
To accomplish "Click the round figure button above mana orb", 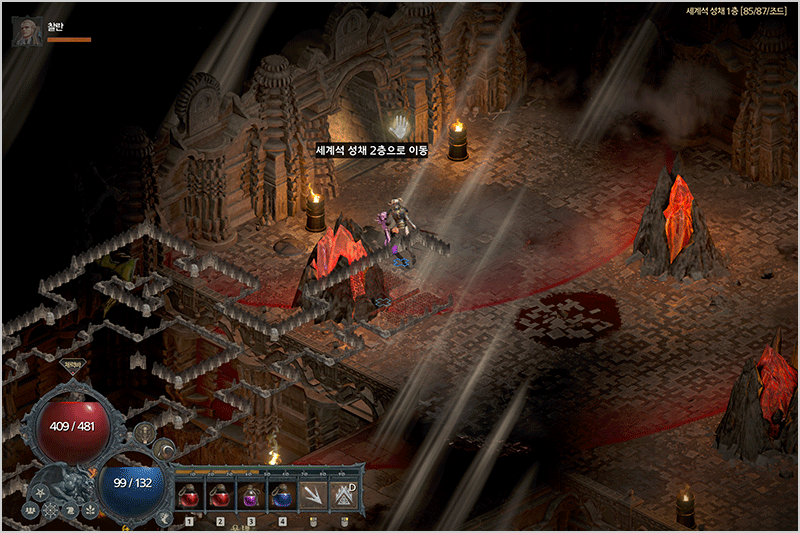I will pos(146,432).
